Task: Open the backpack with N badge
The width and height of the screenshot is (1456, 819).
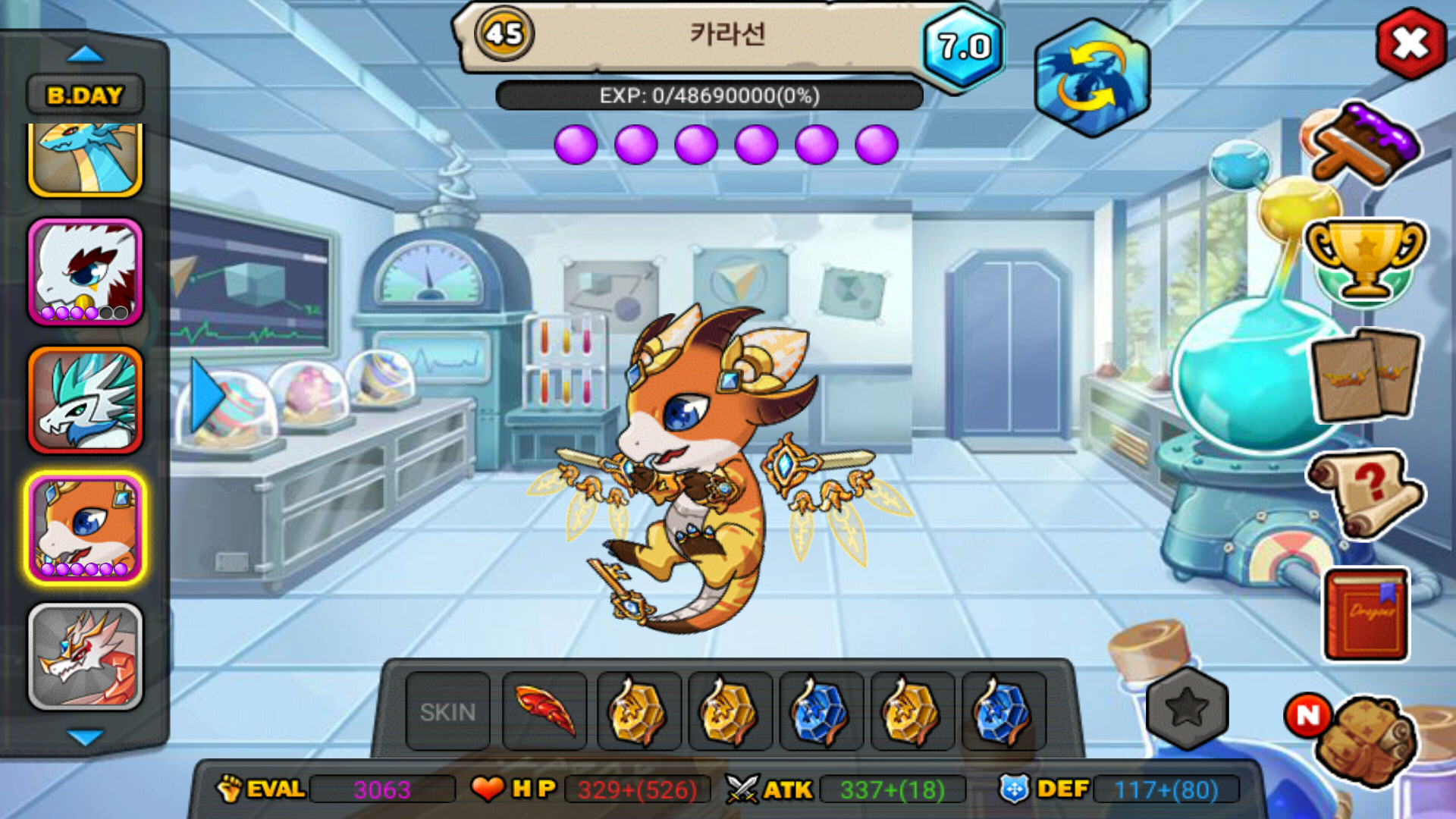Action: pos(1363,739)
